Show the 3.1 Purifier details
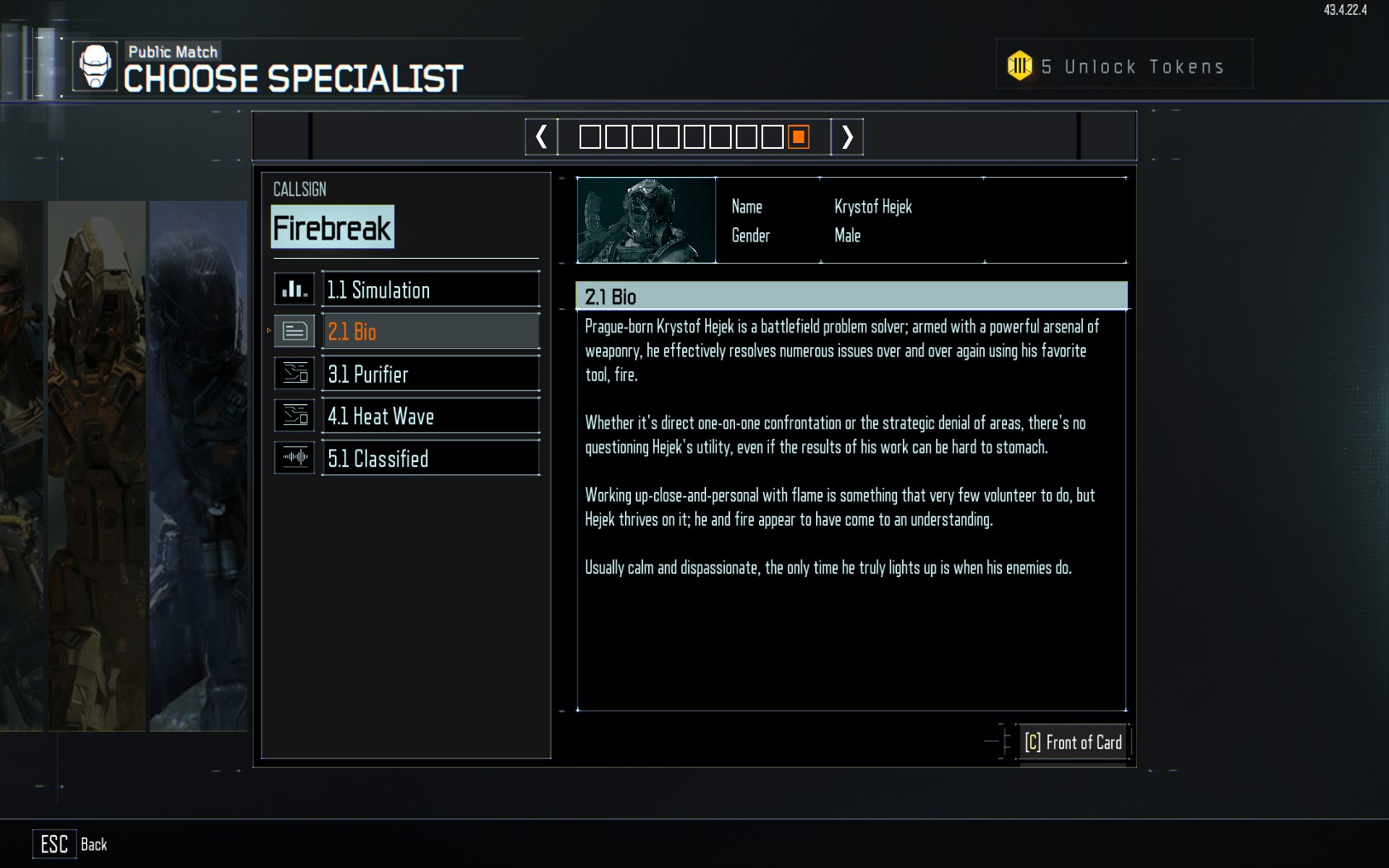The image size is (1389, 868). [430, 374]
